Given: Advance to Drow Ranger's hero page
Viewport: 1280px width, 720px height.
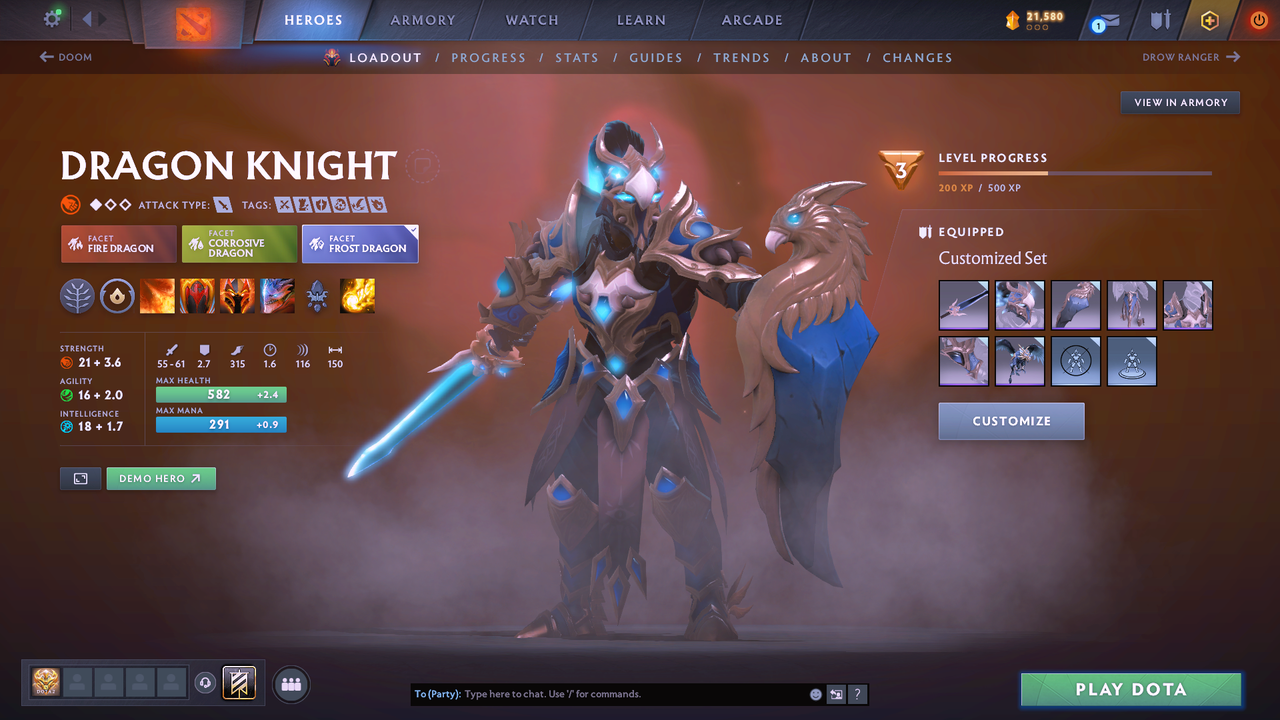Looking at the screenshot, I should coord(1190,57).
